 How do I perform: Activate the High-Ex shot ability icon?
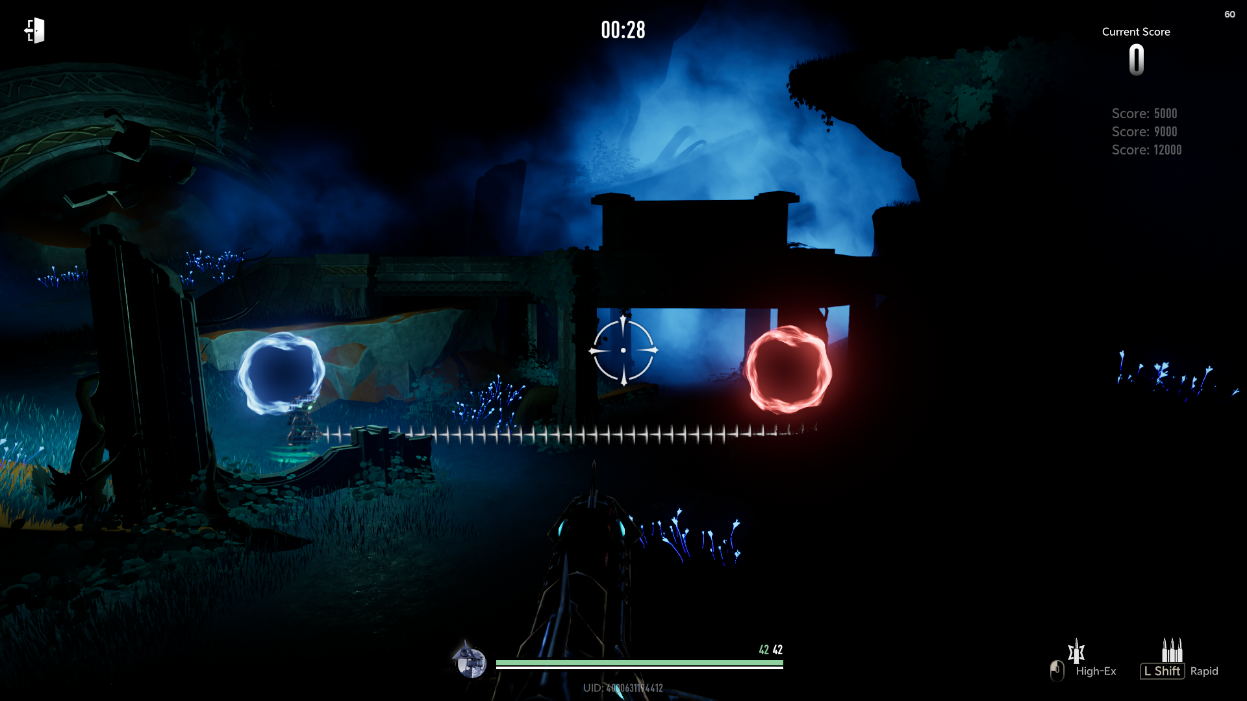pos(1077,652)
